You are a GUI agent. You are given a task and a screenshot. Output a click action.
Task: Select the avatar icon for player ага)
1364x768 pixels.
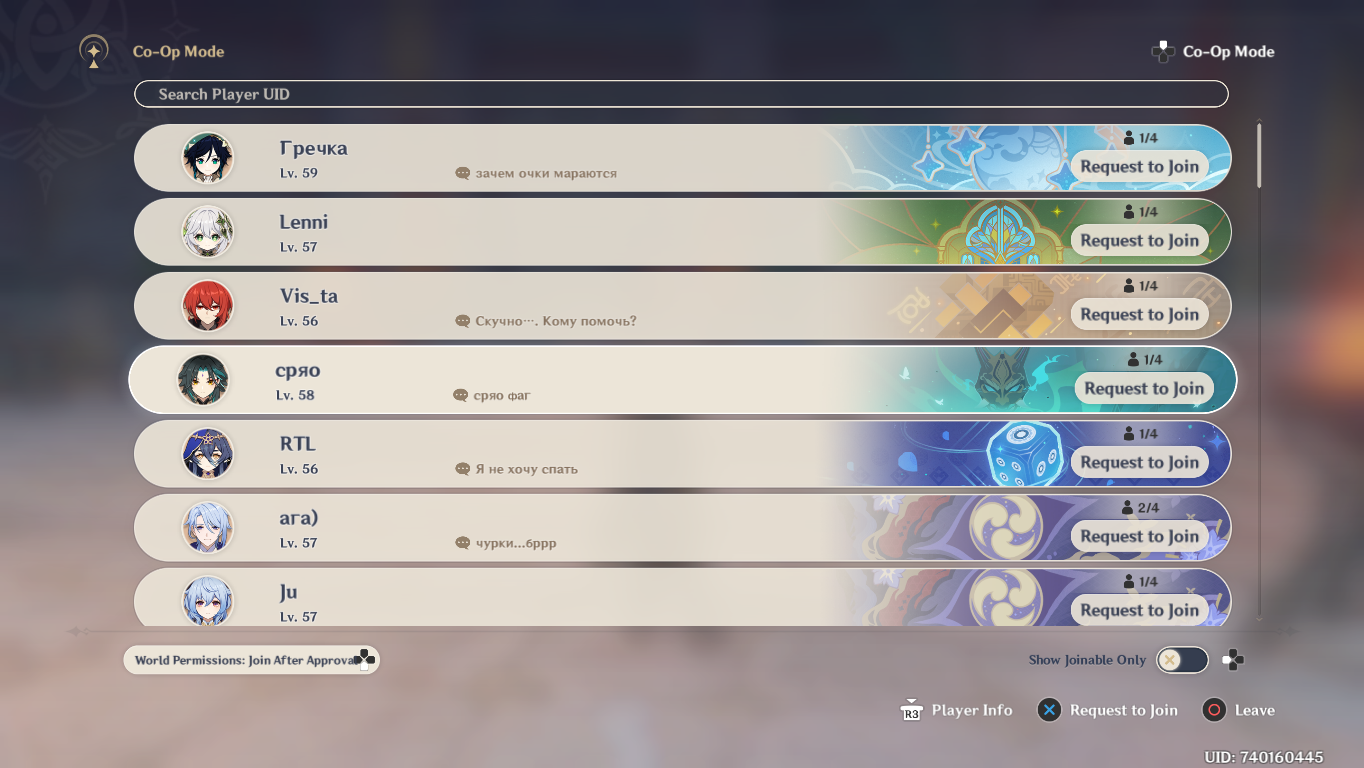coord(208,527)
